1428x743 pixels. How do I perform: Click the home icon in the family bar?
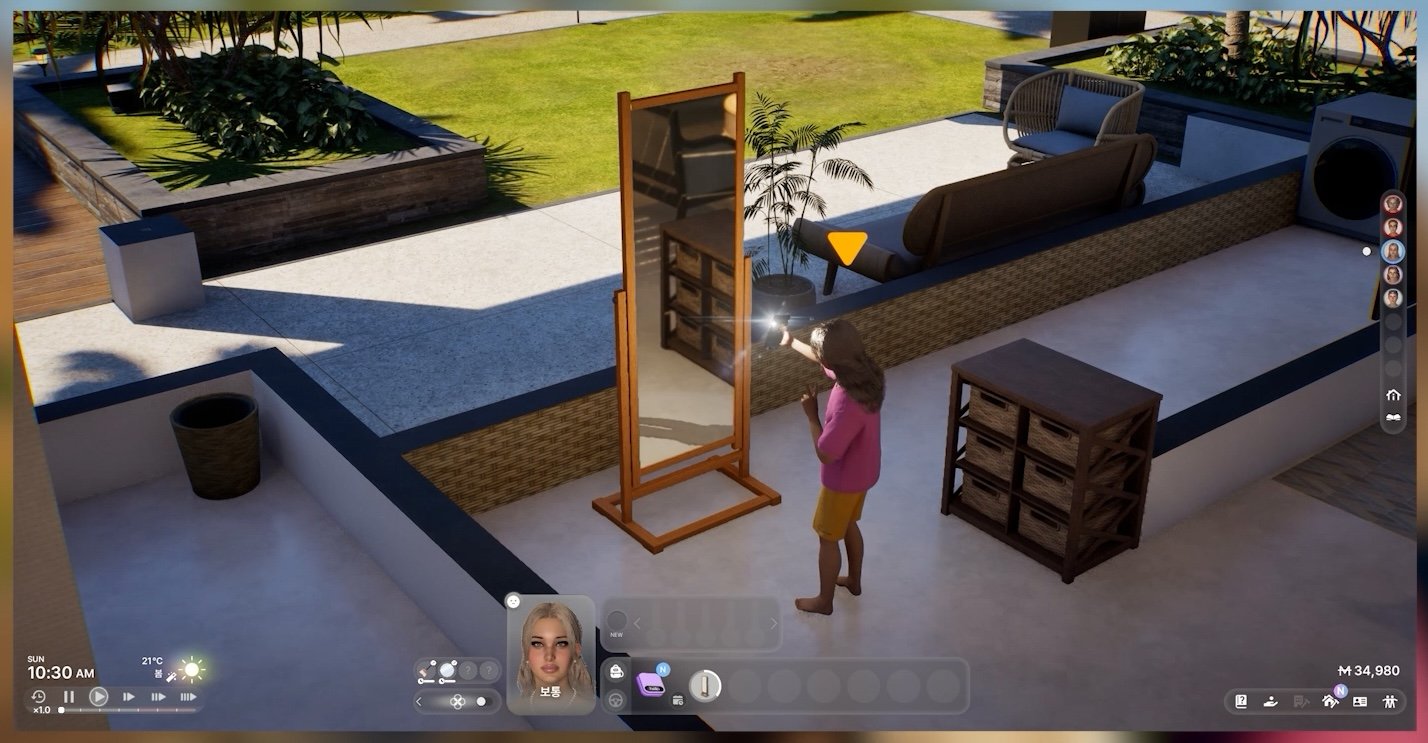point(1393,395)
